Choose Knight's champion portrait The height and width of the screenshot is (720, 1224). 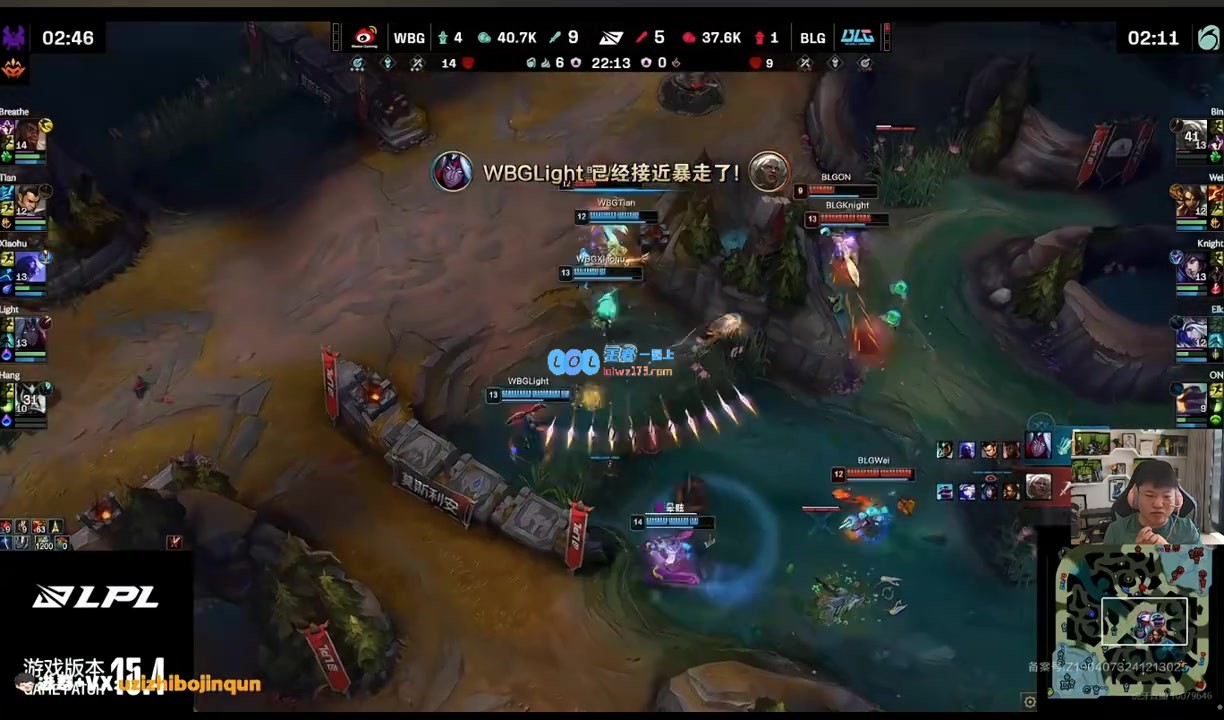(1192, 267)
